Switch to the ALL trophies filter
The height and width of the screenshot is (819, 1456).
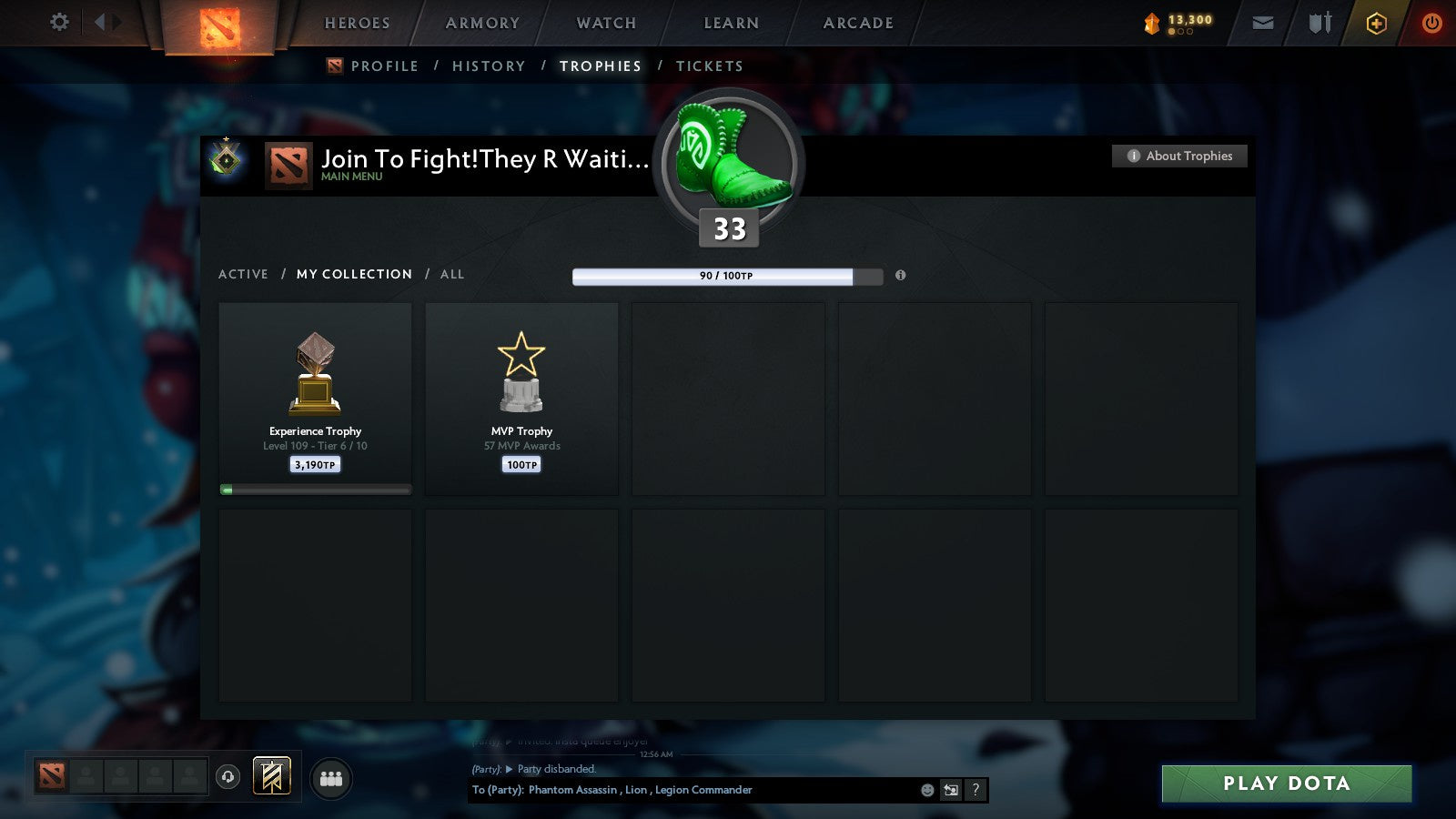click(452, 274)
